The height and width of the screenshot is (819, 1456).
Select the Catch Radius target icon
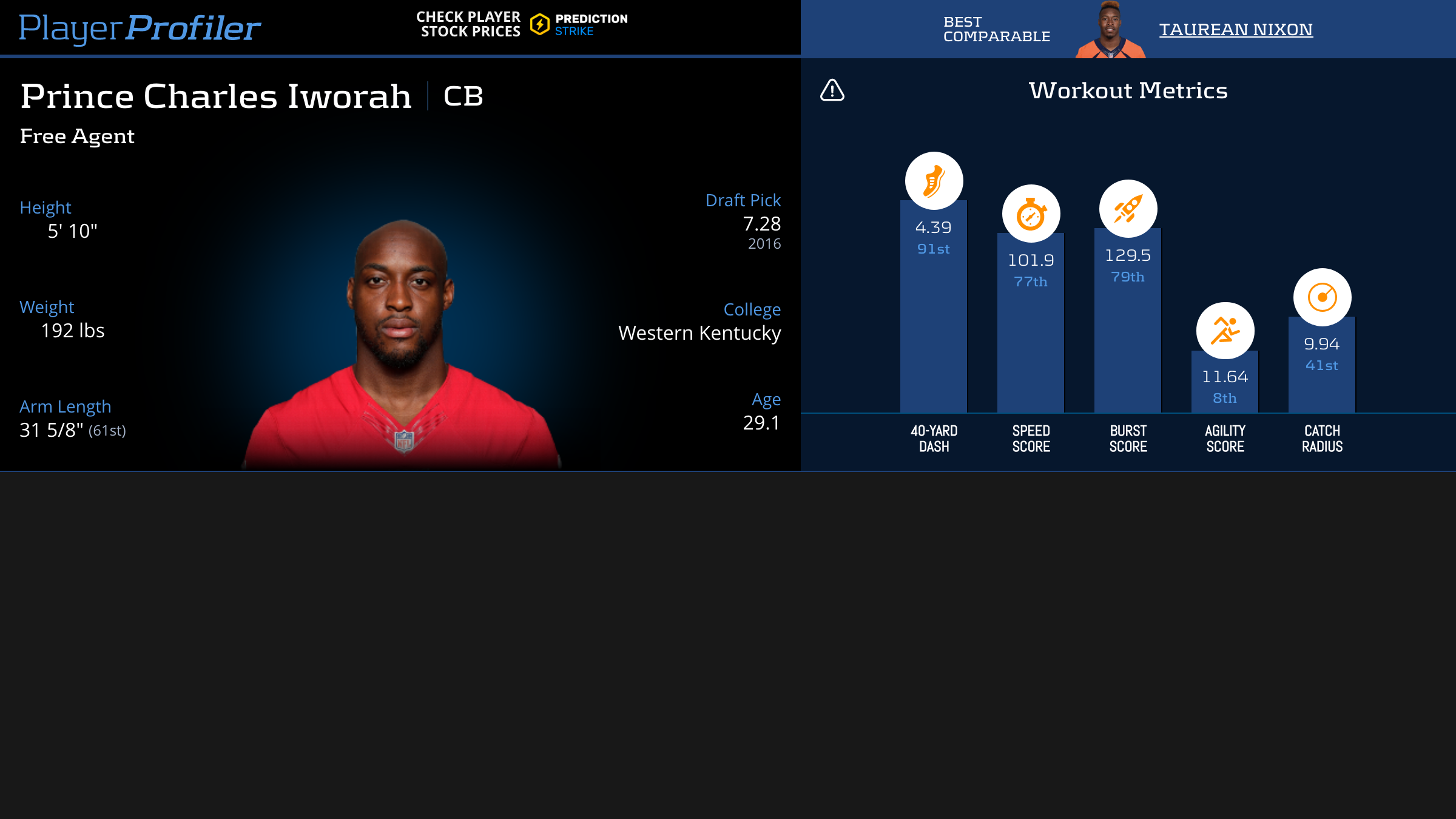tap(1322, 297)
